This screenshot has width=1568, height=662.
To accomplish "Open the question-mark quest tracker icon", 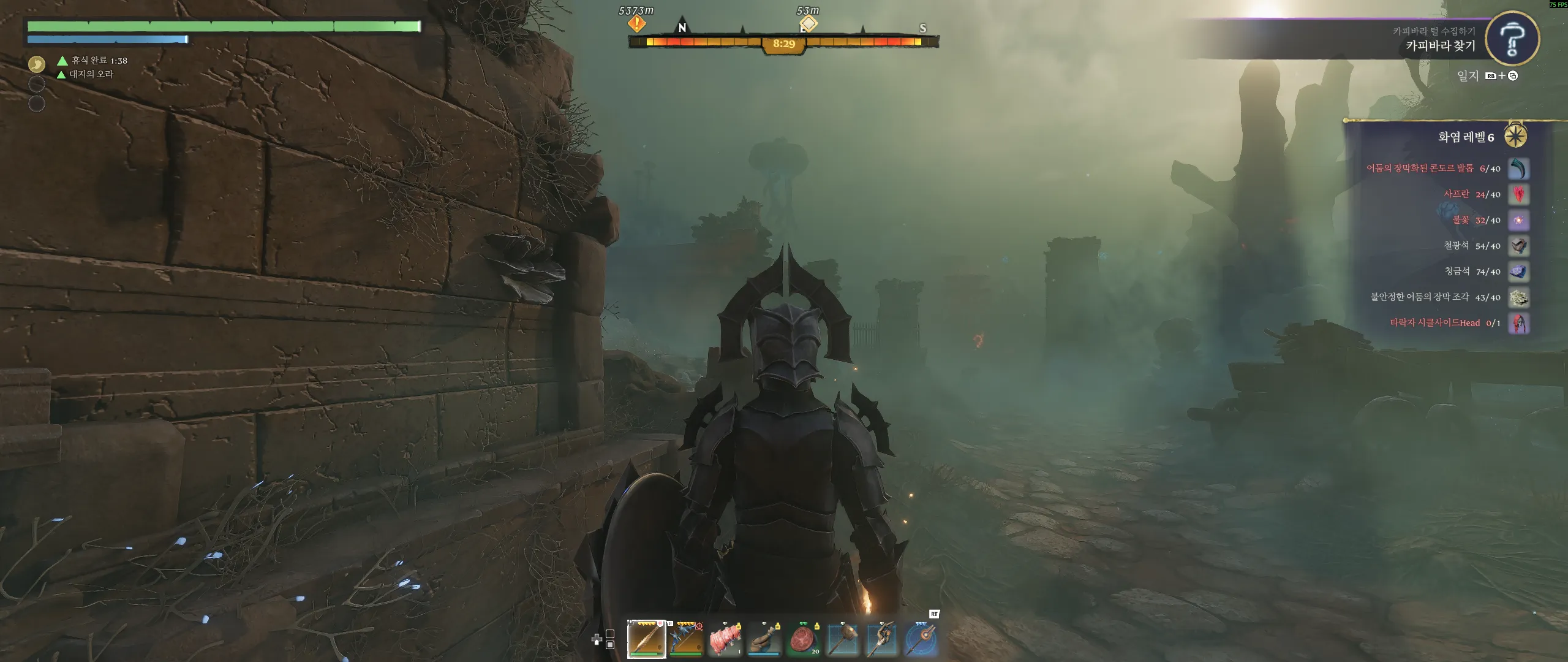I will point(1512,39).
